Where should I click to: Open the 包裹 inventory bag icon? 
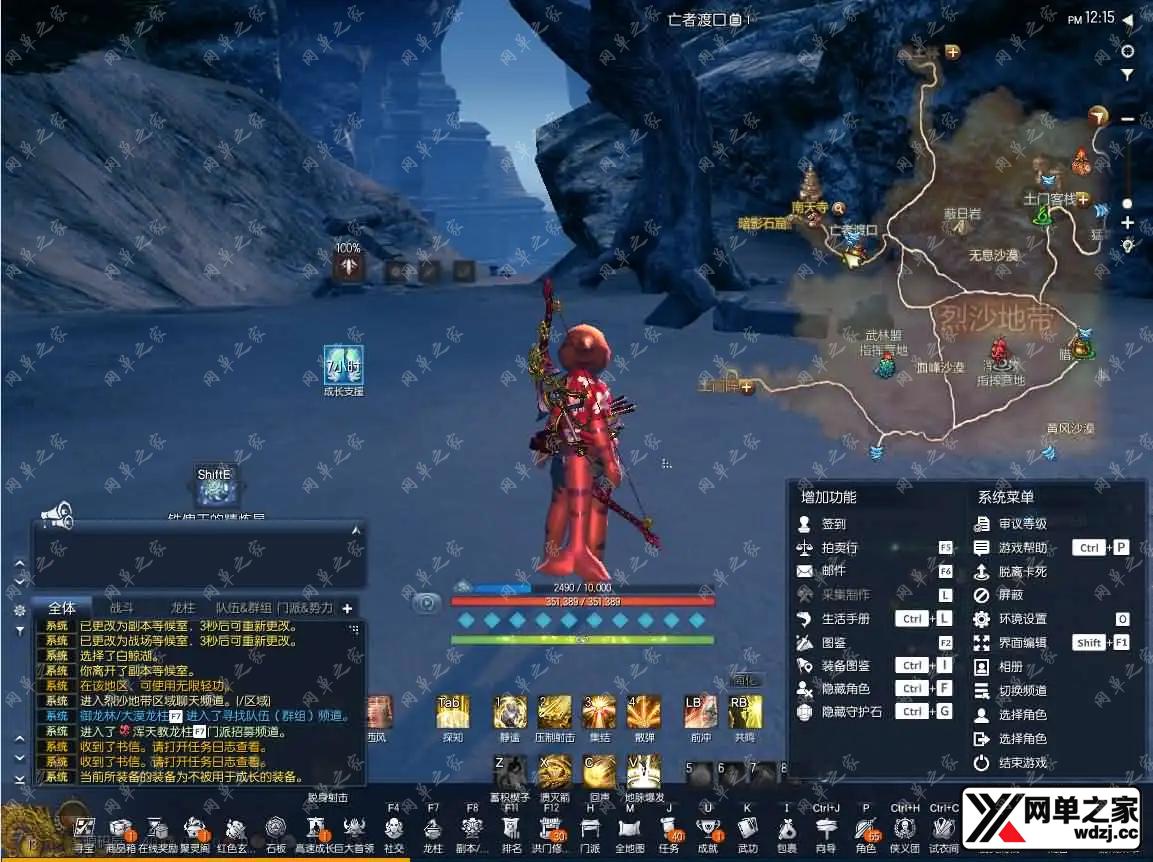click(x=787, y=829)
